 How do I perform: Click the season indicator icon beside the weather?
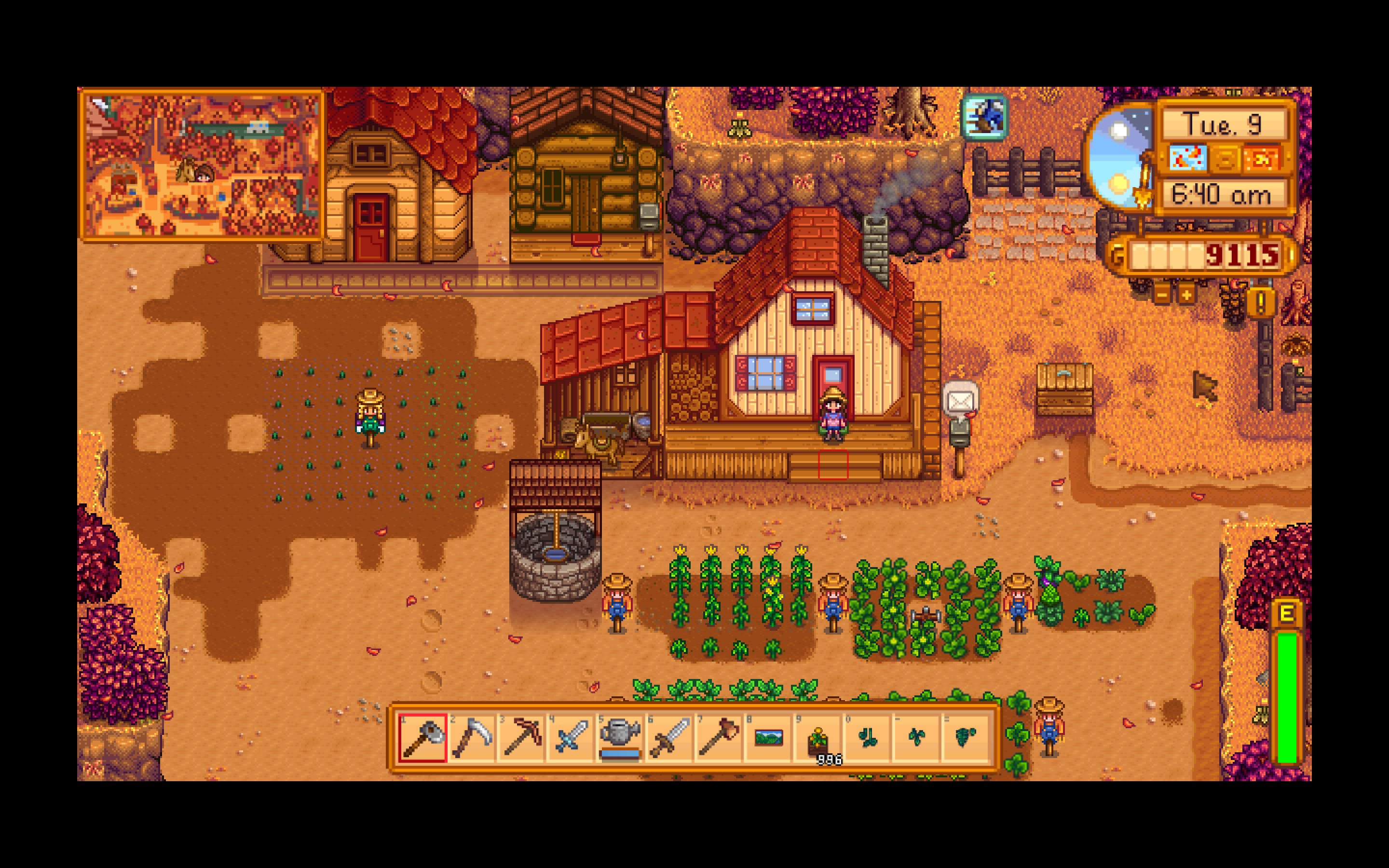[1226, 160]
